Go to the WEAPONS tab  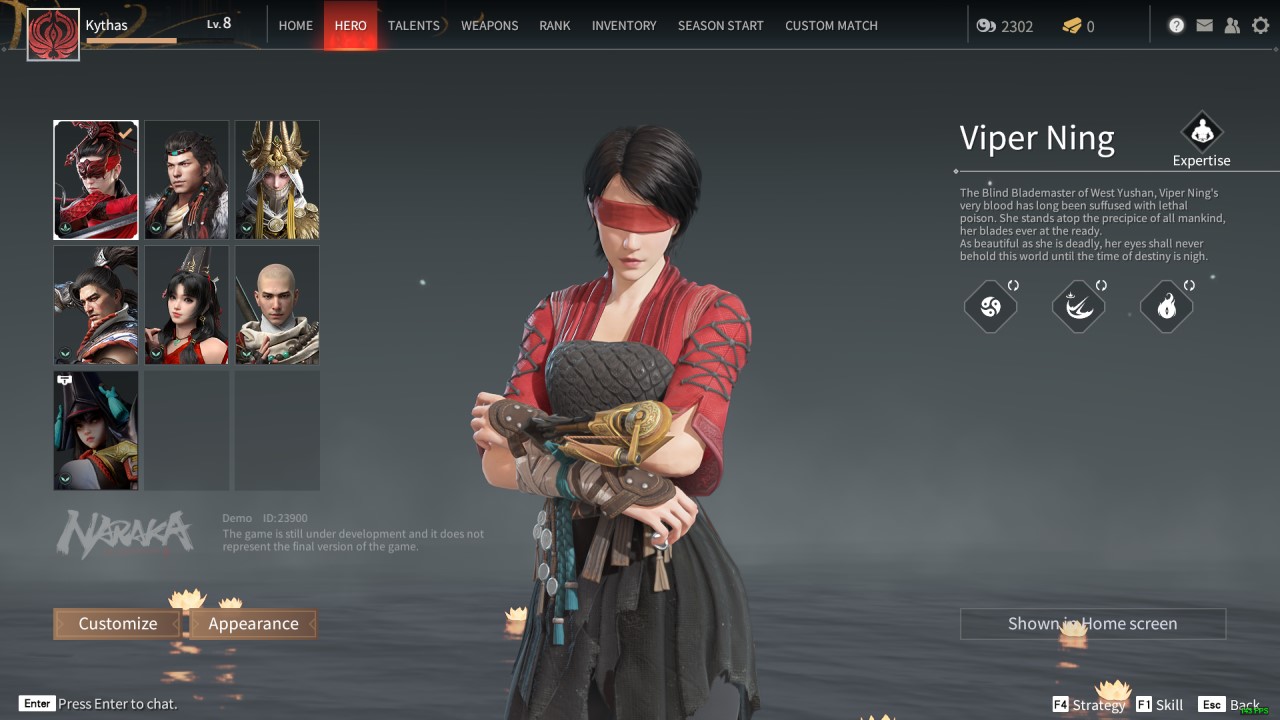[489, 25]
